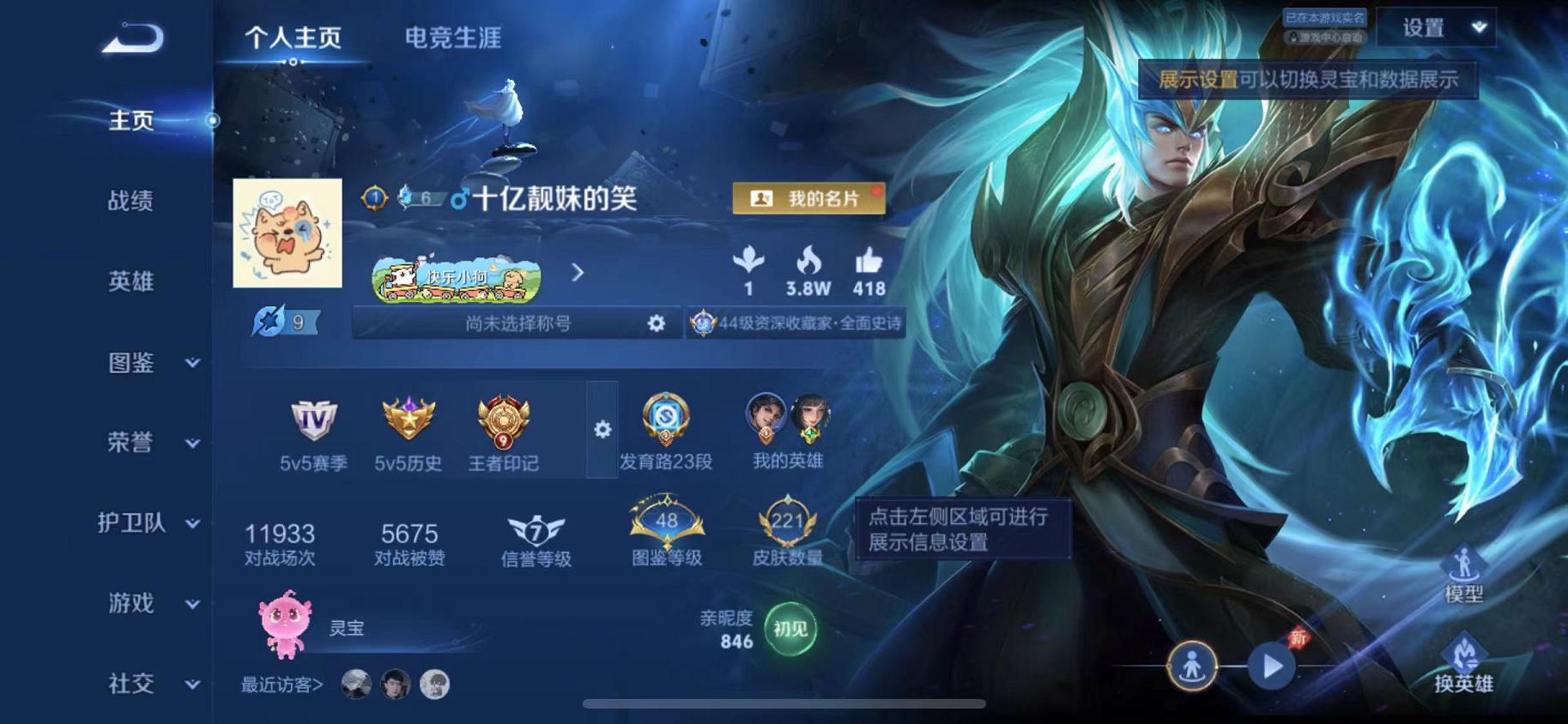Switch to the 电竞生涯 tab

(455, 38)
